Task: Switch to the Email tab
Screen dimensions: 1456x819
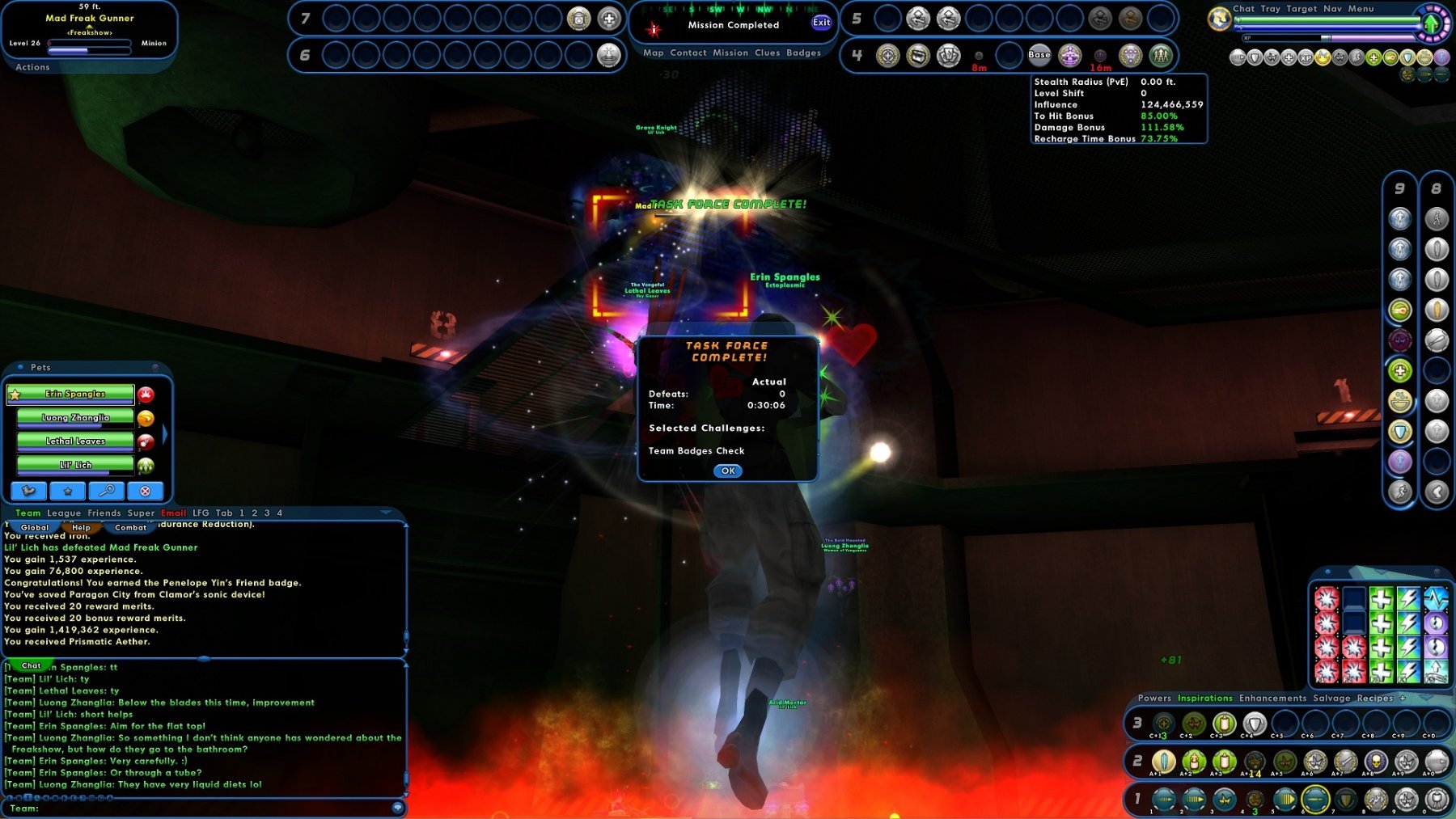Action: point(173,513)
